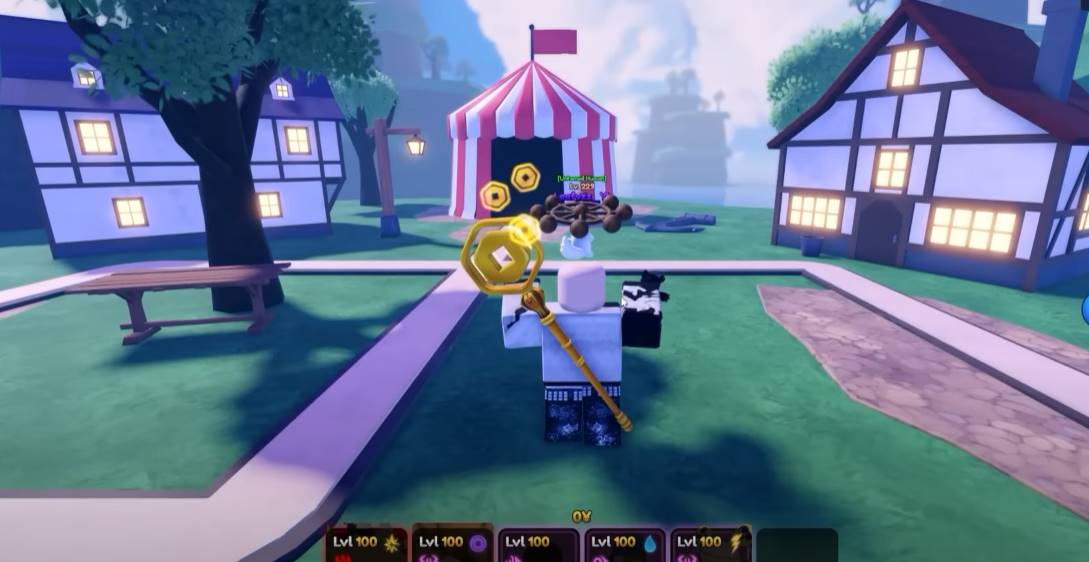Image resolution: width=1089 pixels, height=562 pixels.
Task: Pick the Lvl 100 water drop unit slot
Action: [624, 545]
